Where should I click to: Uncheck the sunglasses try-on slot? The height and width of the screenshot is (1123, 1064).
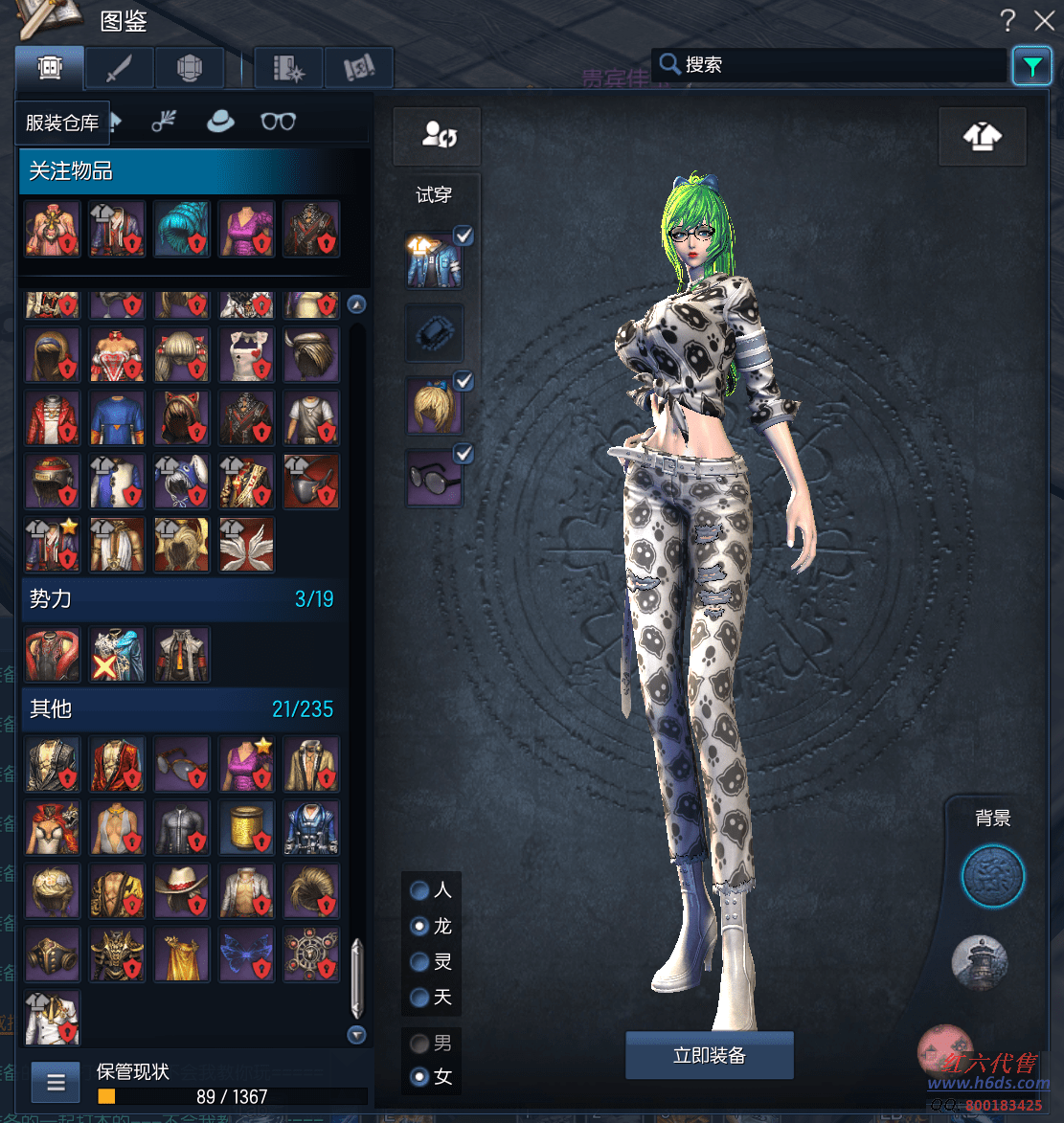pos(463,453)
